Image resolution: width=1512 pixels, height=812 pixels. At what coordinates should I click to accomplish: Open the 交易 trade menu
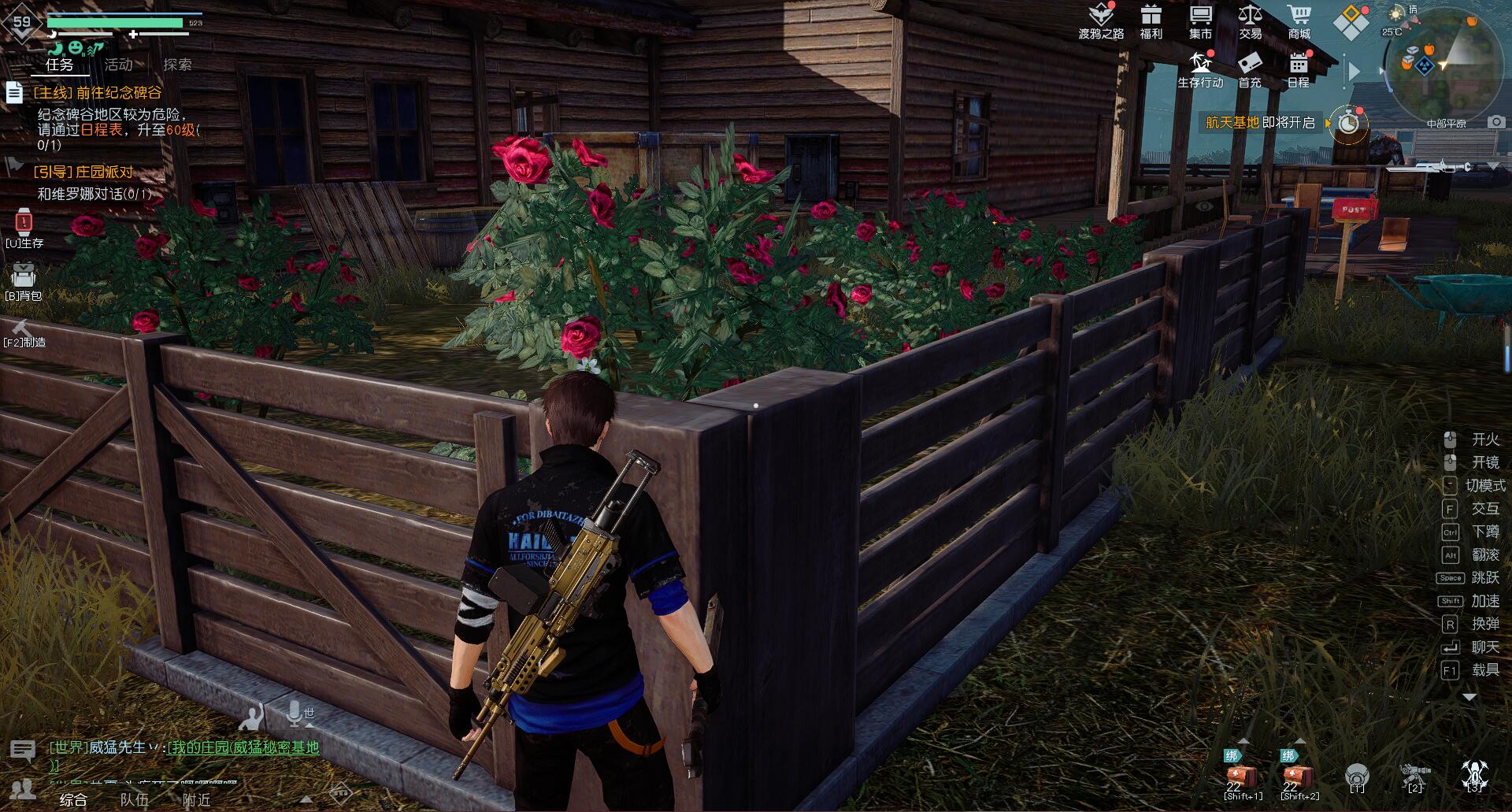point(1250,20)
